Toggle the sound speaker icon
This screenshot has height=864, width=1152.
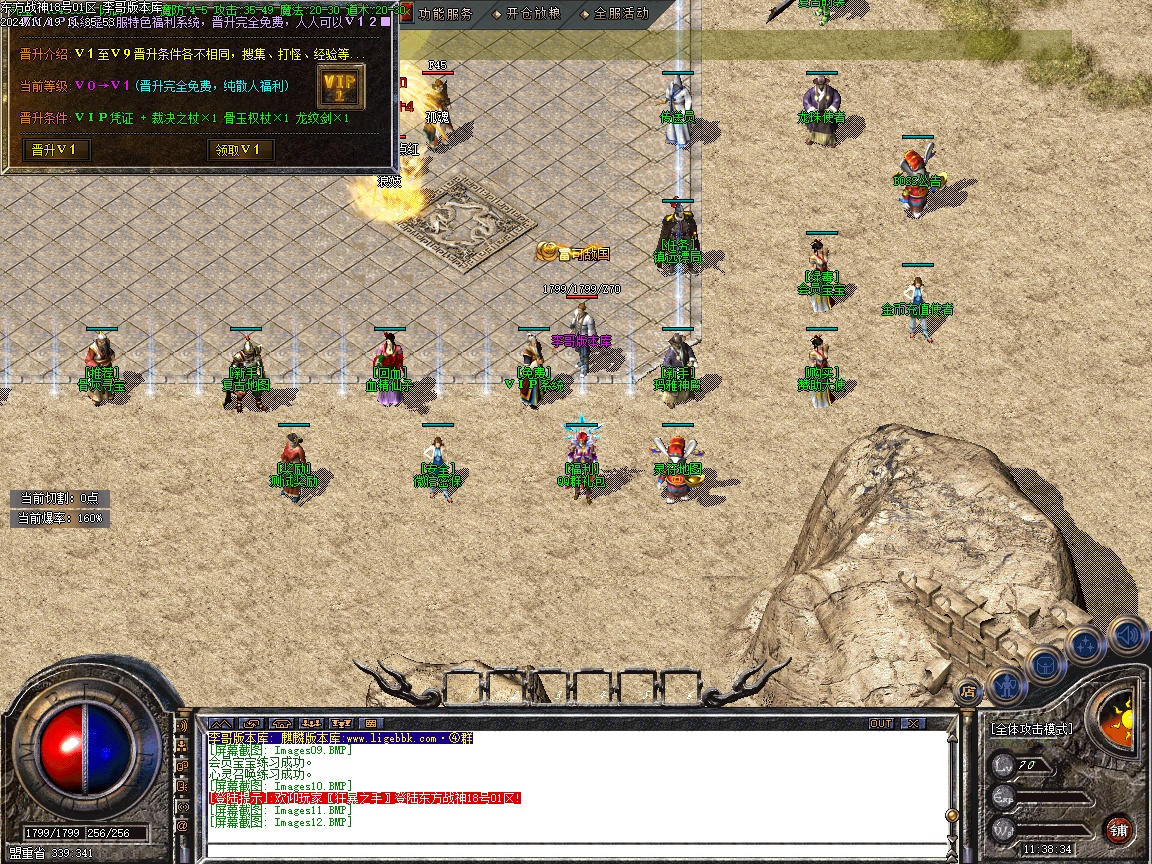pyautogui.click(x=1126, y=634)
